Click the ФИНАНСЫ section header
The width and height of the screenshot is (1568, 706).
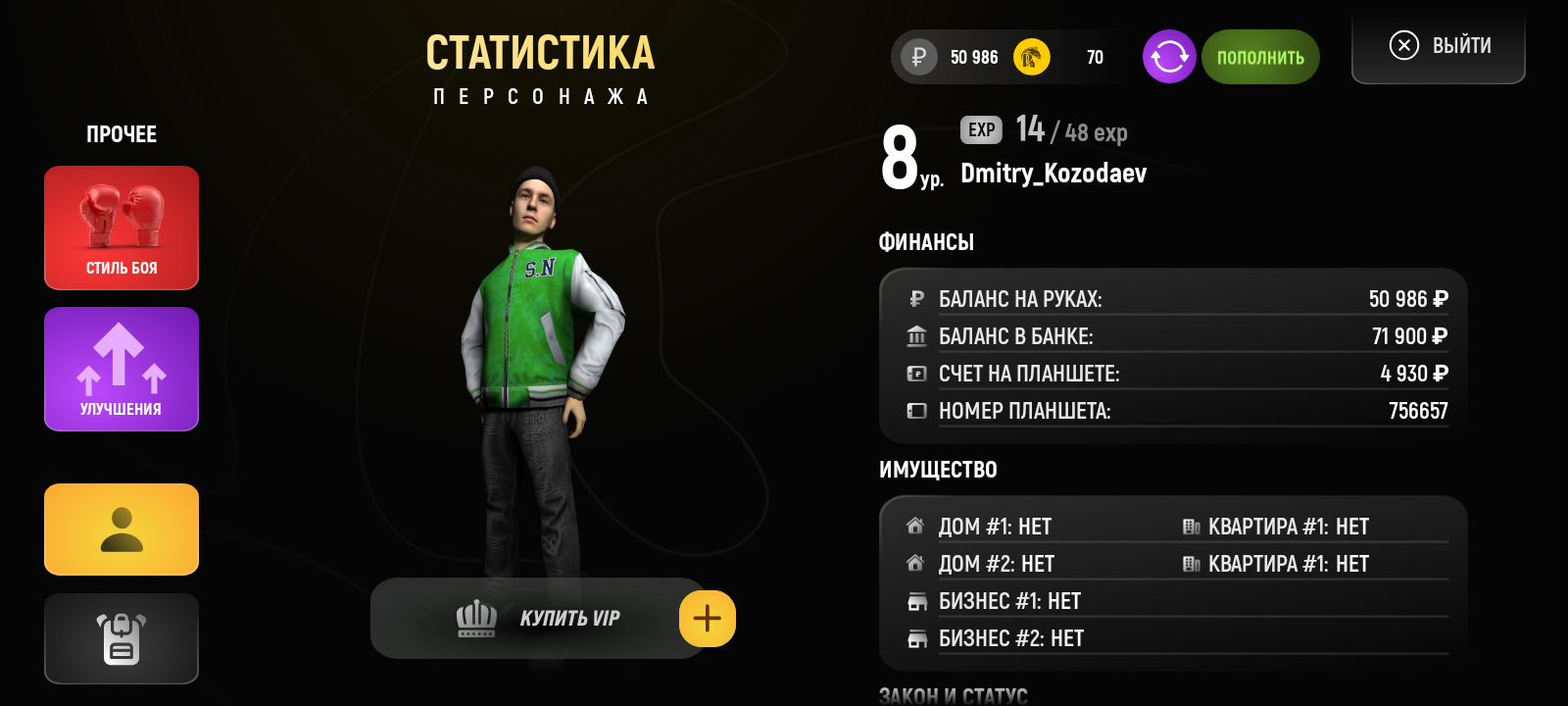click(x=927, y=241)
